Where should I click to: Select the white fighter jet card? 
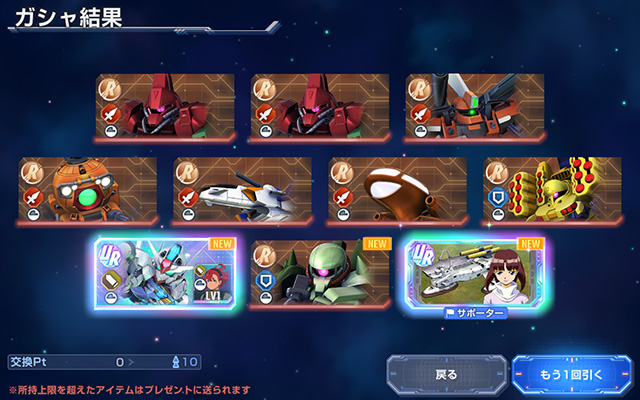[242, 189]
